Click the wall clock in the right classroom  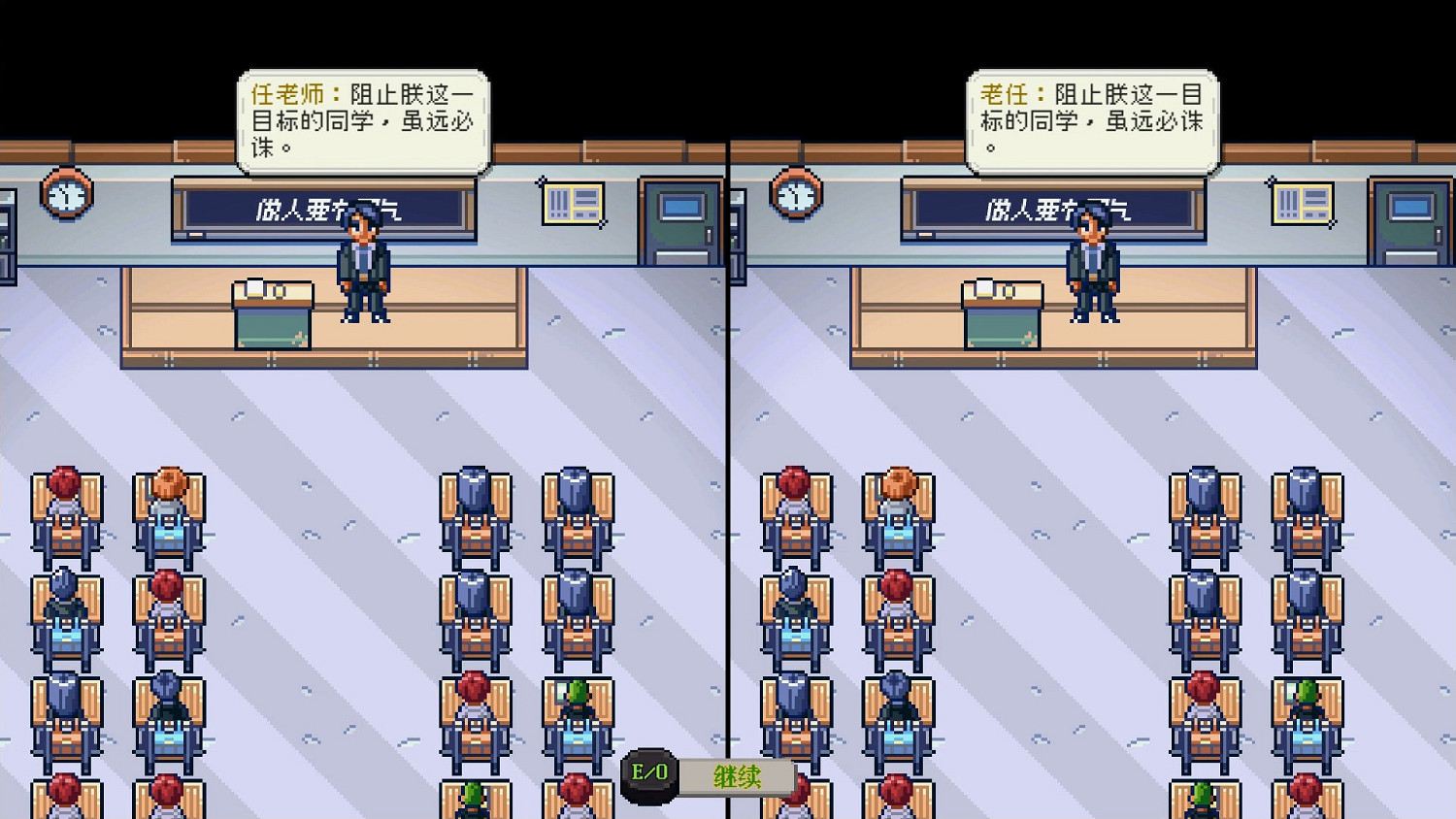click(x=794, y=195)
